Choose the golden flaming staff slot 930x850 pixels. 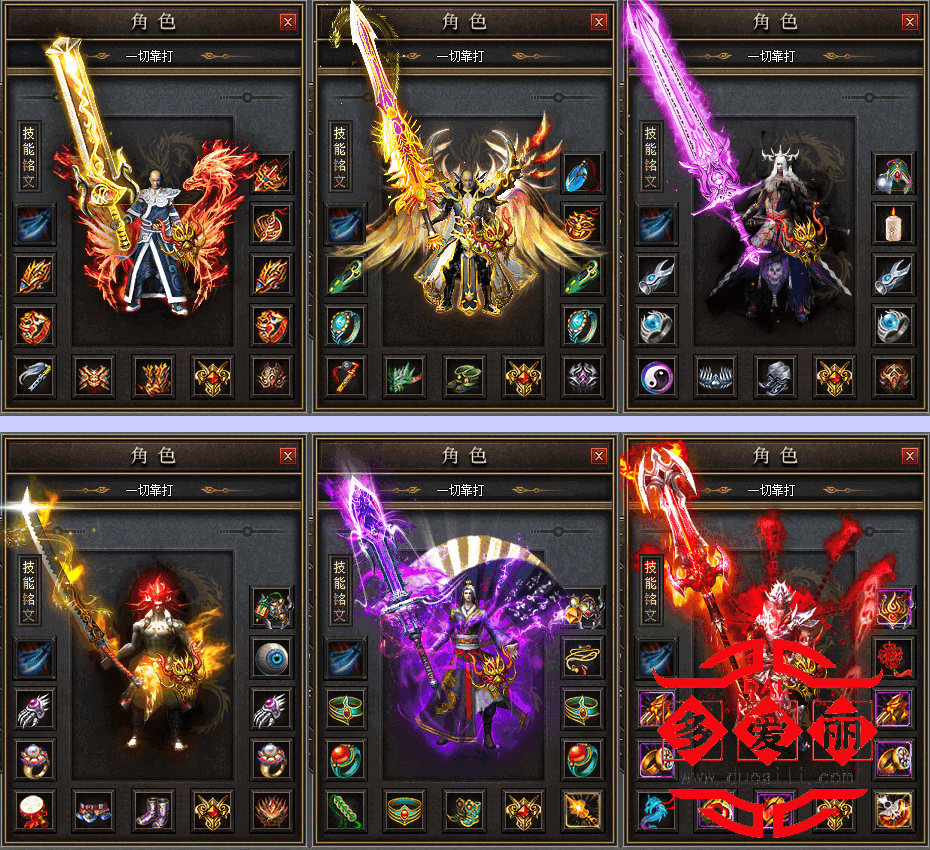[x=581, y=809]
